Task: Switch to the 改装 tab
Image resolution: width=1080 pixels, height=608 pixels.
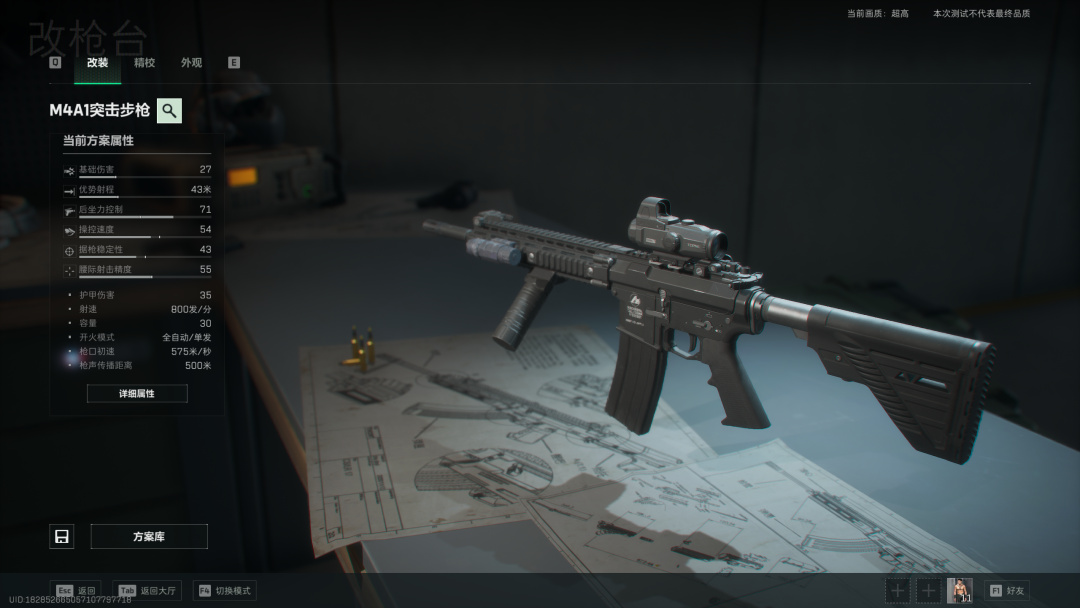Action: (x=97, y=63)
